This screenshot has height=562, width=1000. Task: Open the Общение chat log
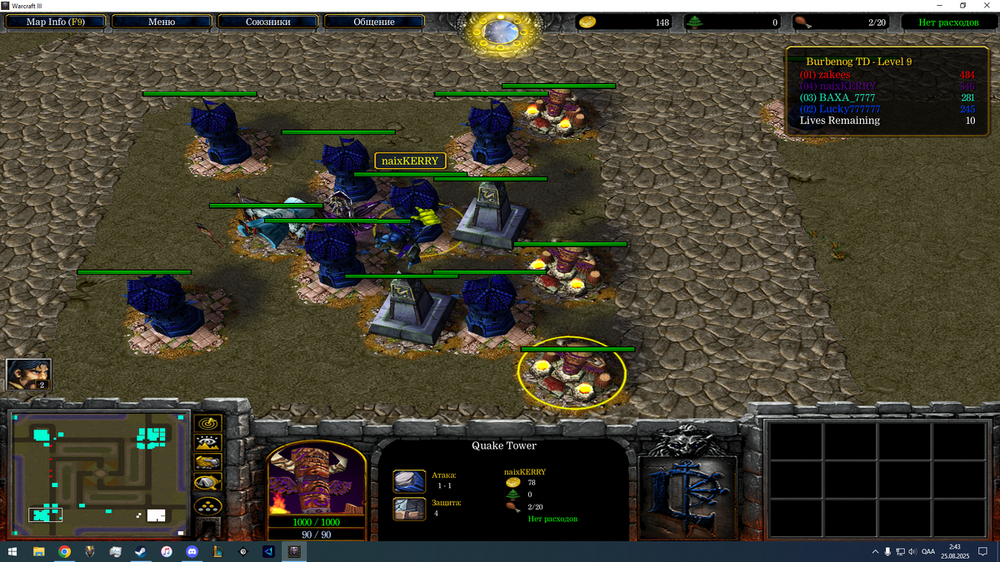(x=373, y=21)
